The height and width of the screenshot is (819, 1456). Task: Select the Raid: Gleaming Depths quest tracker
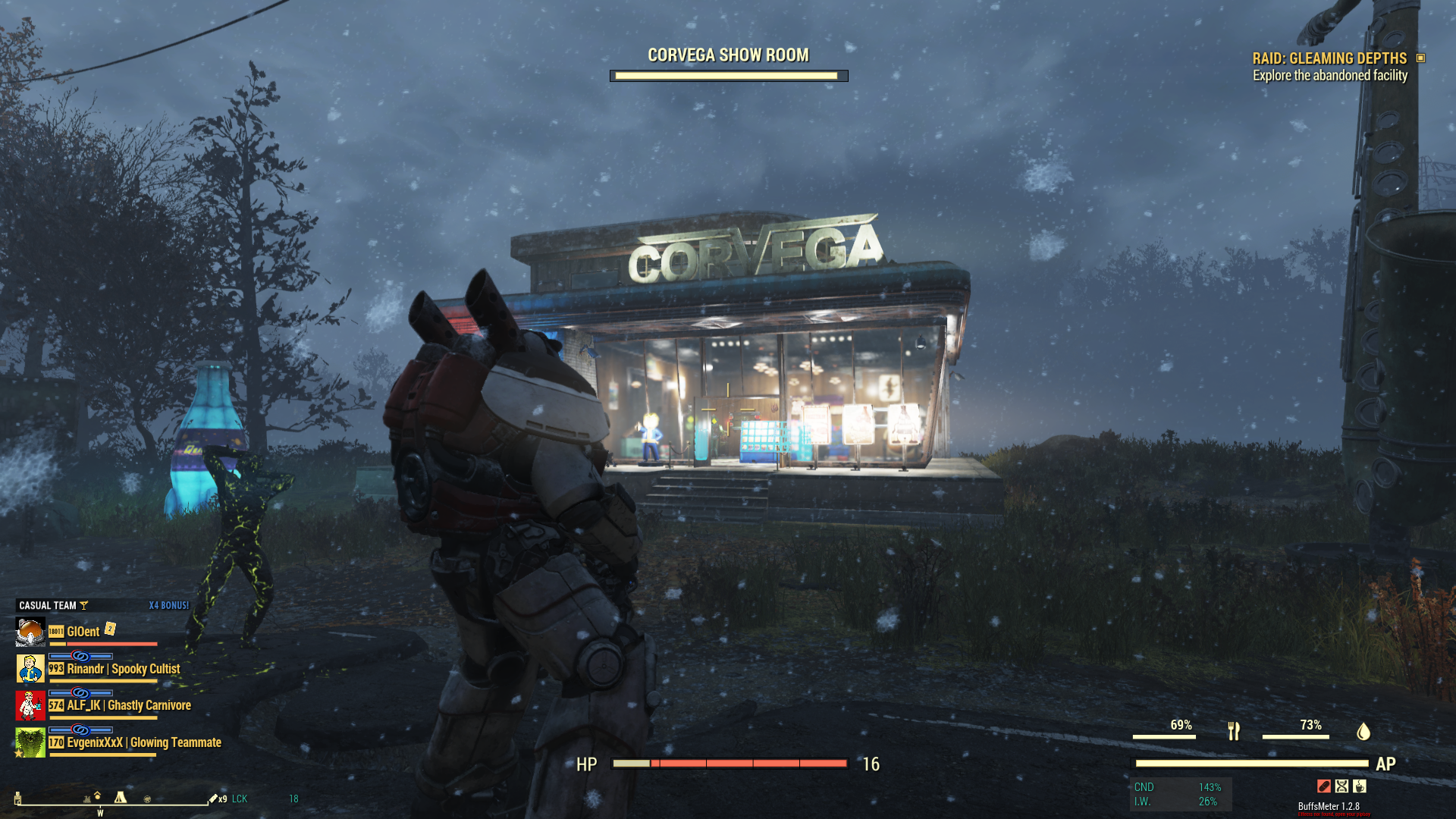pos(1329,58)
